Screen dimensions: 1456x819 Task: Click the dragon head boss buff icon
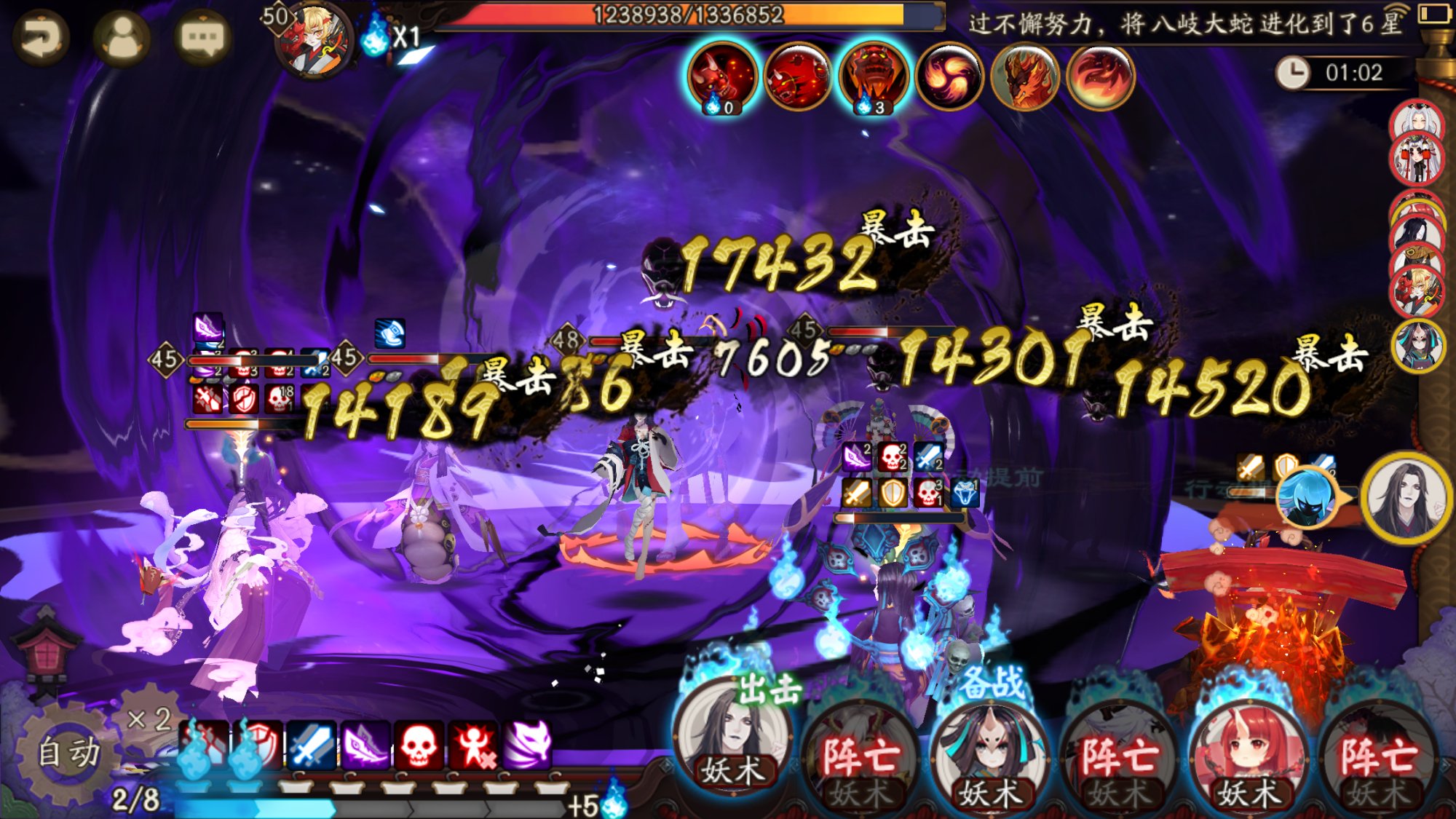coord(1024,75)
